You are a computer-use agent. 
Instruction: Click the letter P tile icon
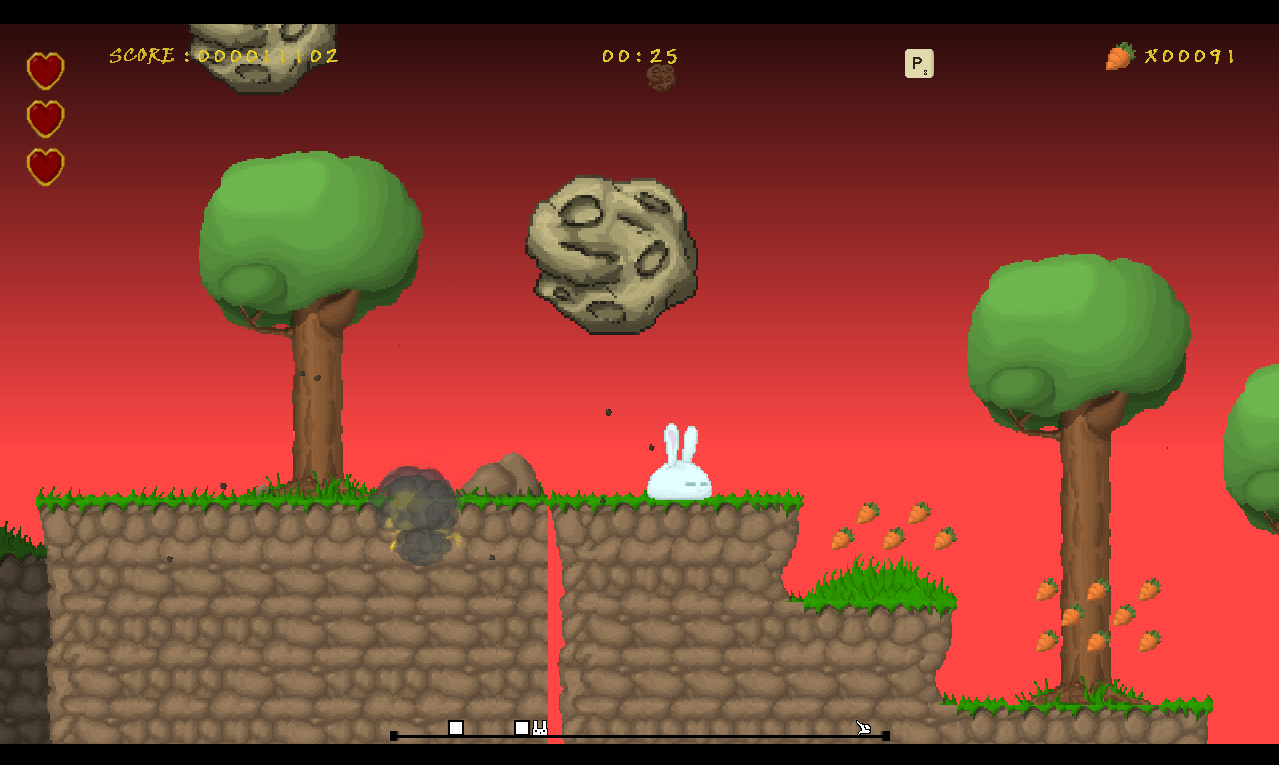[918, 64]
